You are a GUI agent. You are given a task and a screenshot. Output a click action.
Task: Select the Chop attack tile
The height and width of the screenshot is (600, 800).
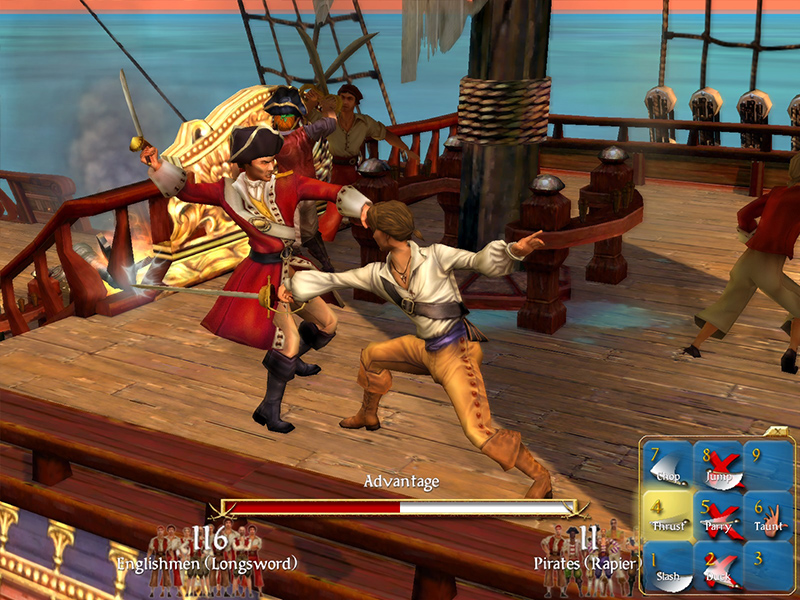pyautogui.click(x=668, y=466)
